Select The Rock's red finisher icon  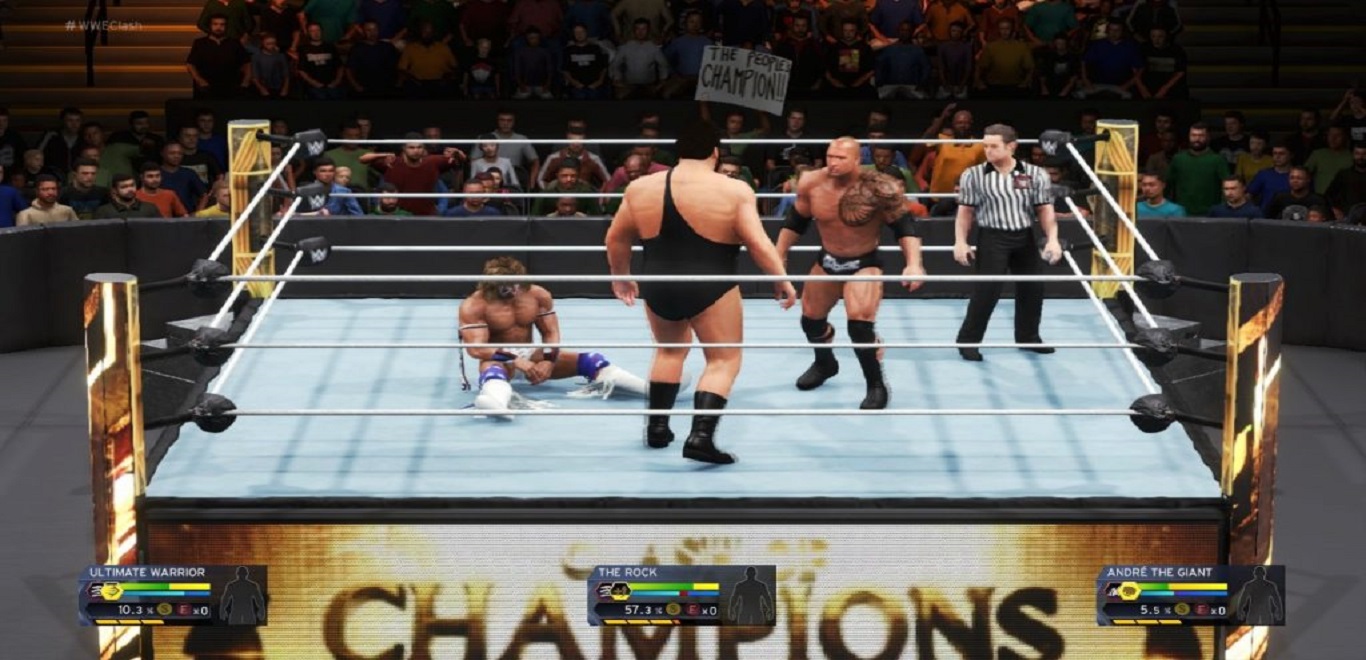pos(693,609)
